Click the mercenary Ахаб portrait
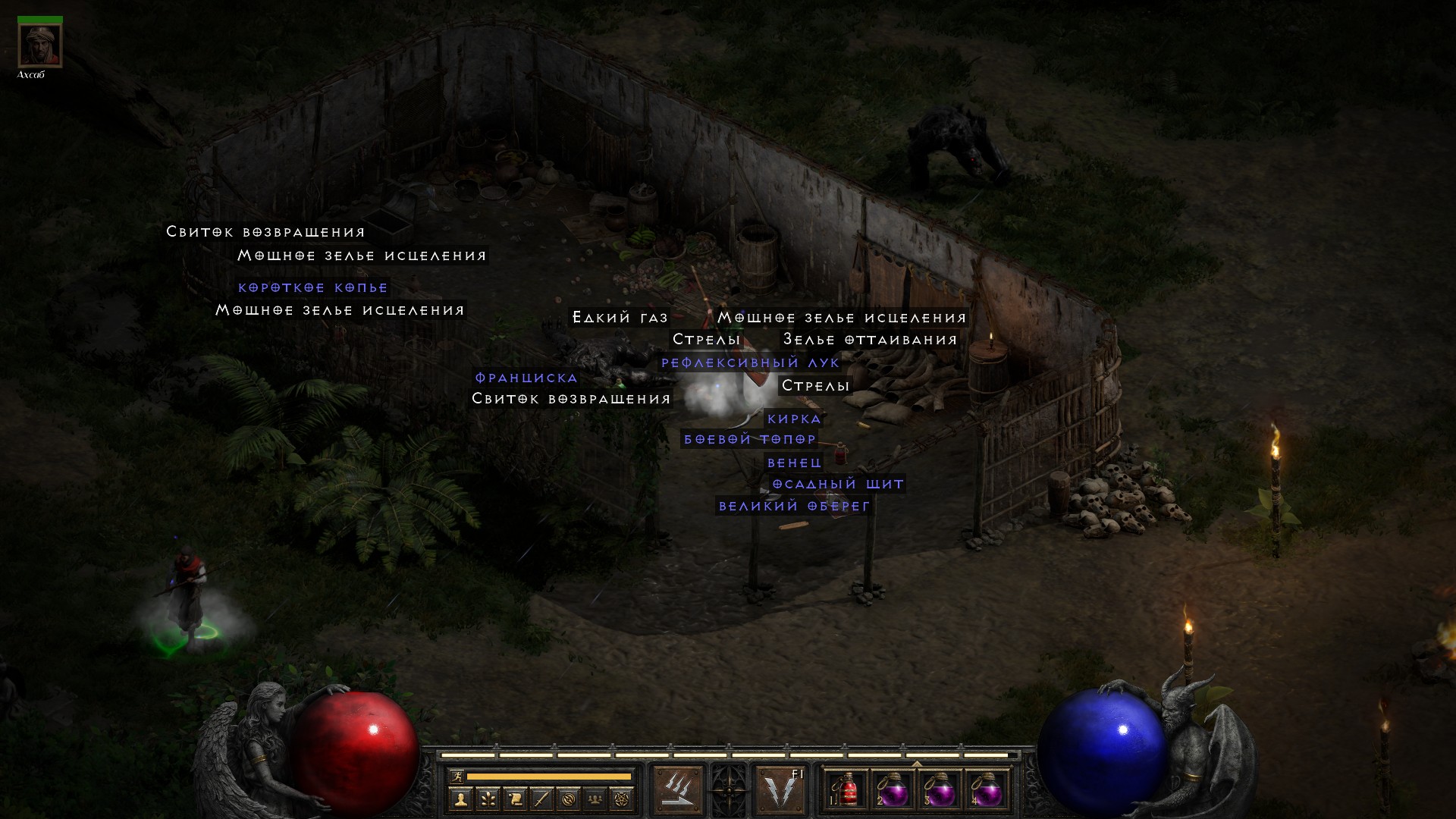This screenshot has width=1456, height=819. point(39,45)
